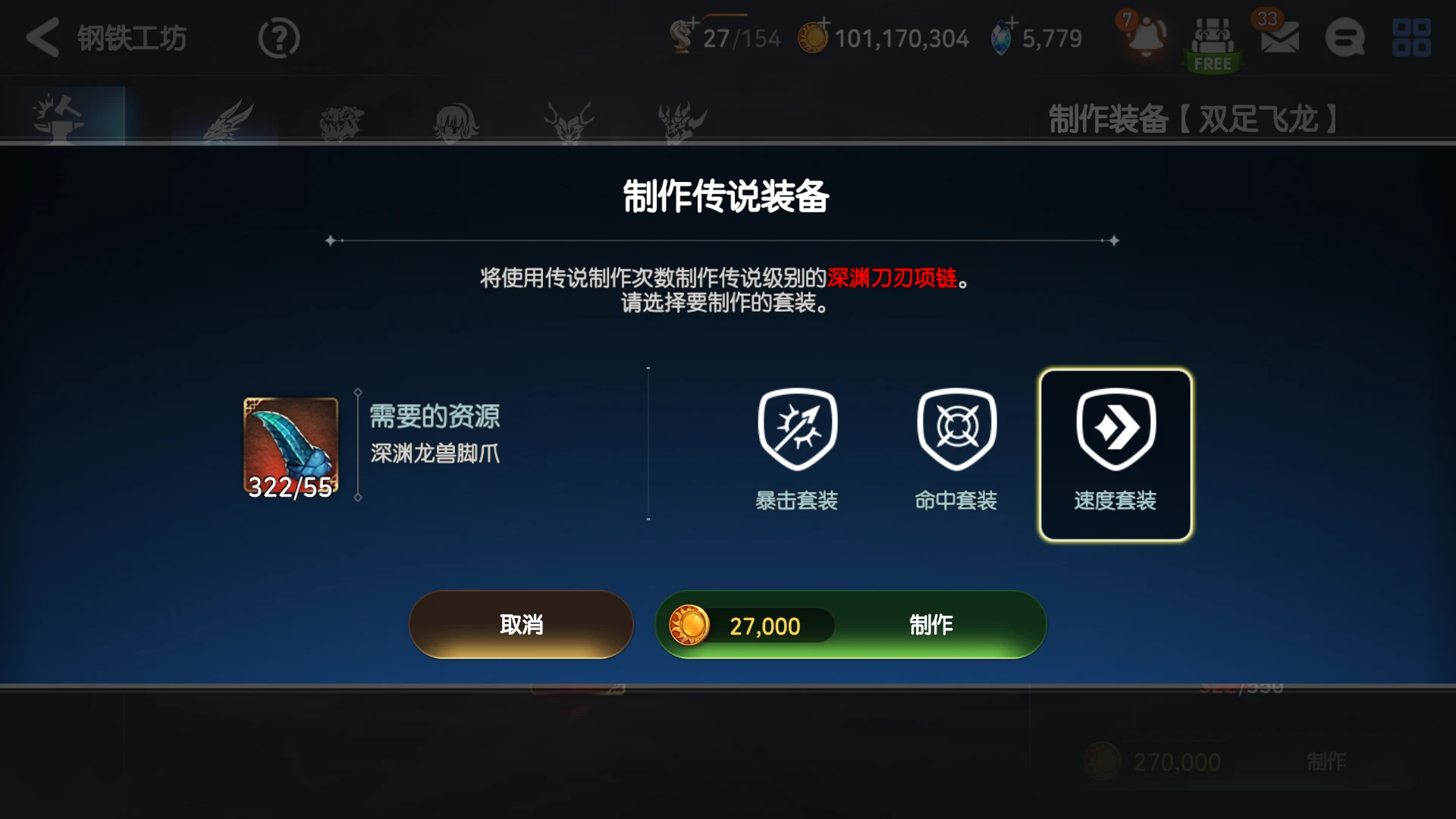Select the 命中套装 accuracy set option
Screen dimensions: 1456x819
click(955, 447)
